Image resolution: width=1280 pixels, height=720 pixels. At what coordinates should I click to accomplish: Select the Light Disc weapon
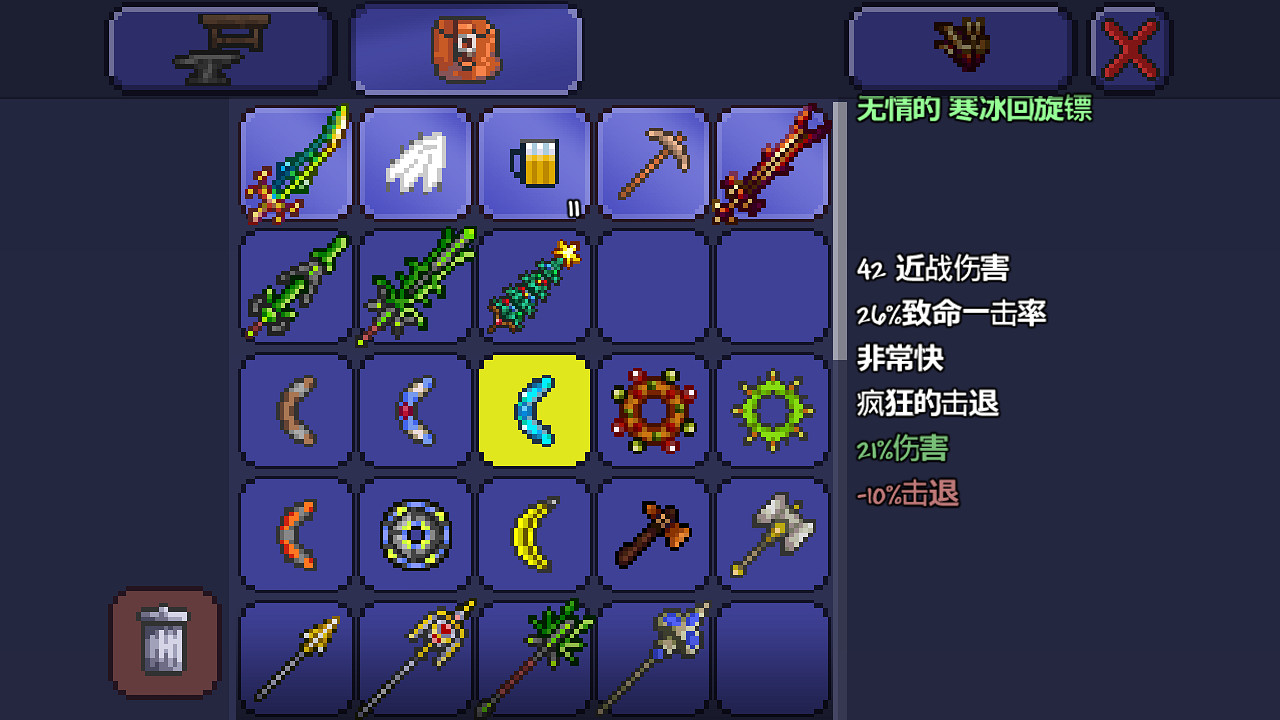[x=415, y=533]
